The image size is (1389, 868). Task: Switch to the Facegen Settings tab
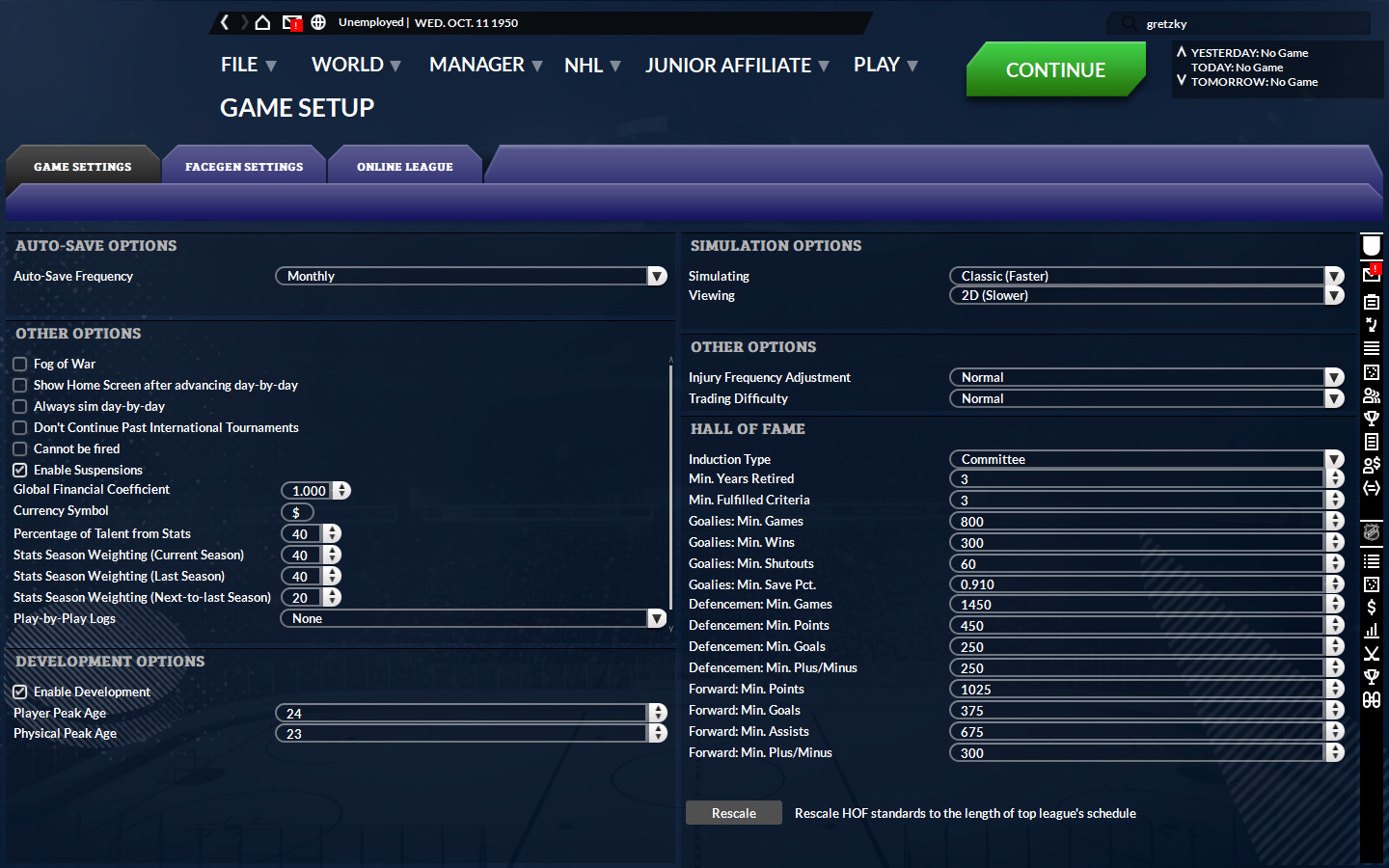[244, 166]
